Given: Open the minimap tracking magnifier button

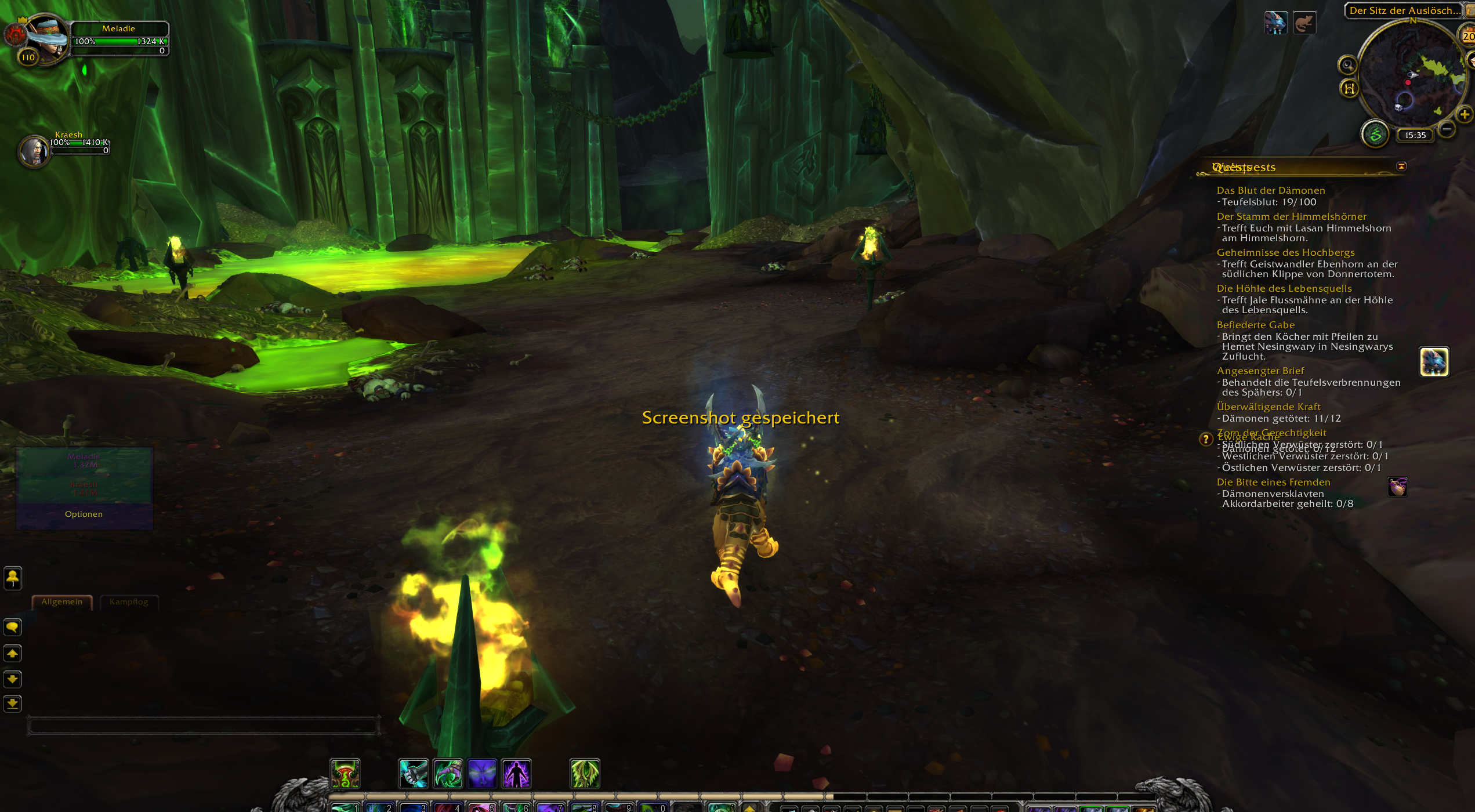Looking at the screenshot, I should (x=1347, y=65).
